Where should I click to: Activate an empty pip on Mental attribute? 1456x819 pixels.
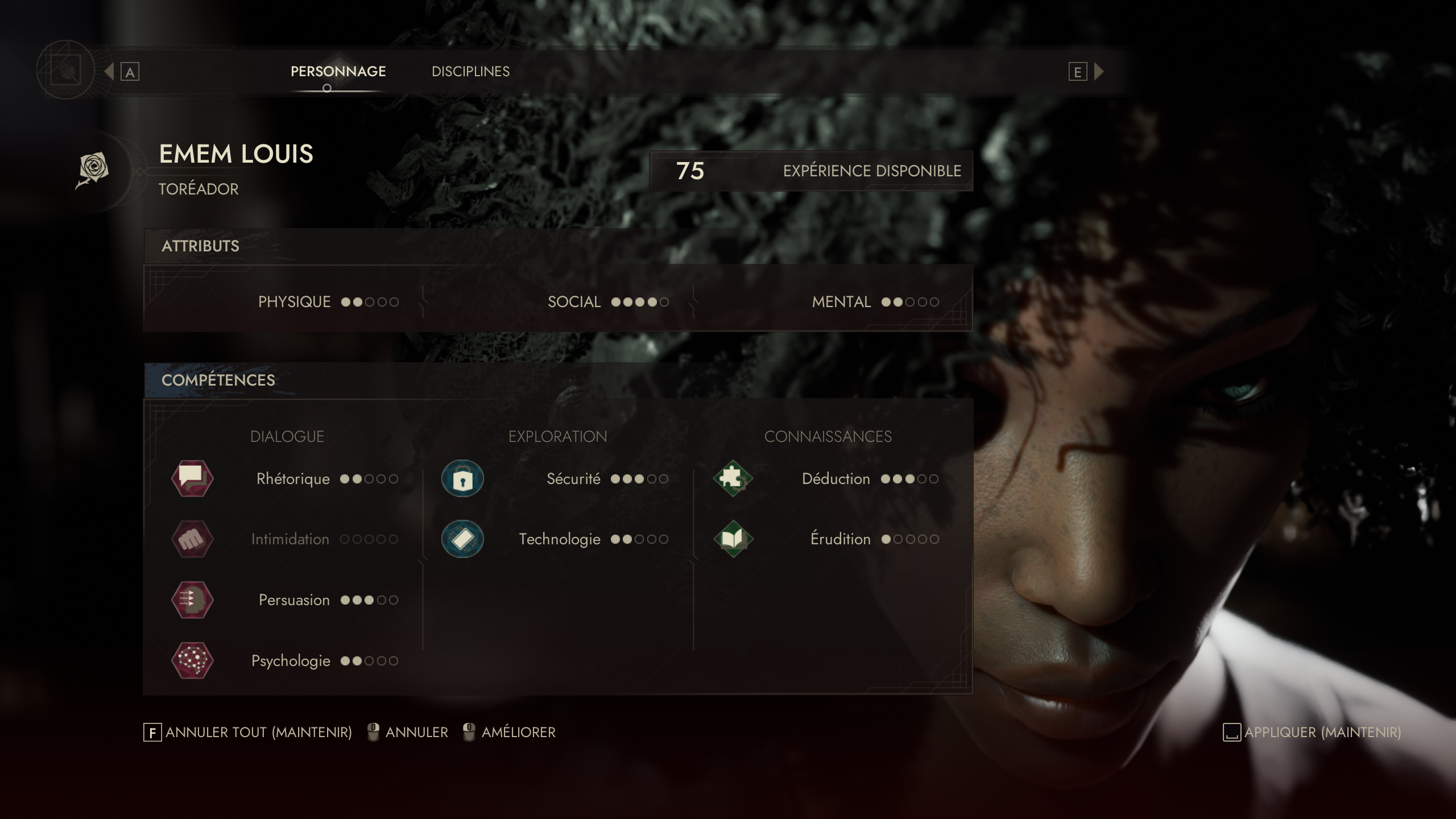[x=910, y=302]
